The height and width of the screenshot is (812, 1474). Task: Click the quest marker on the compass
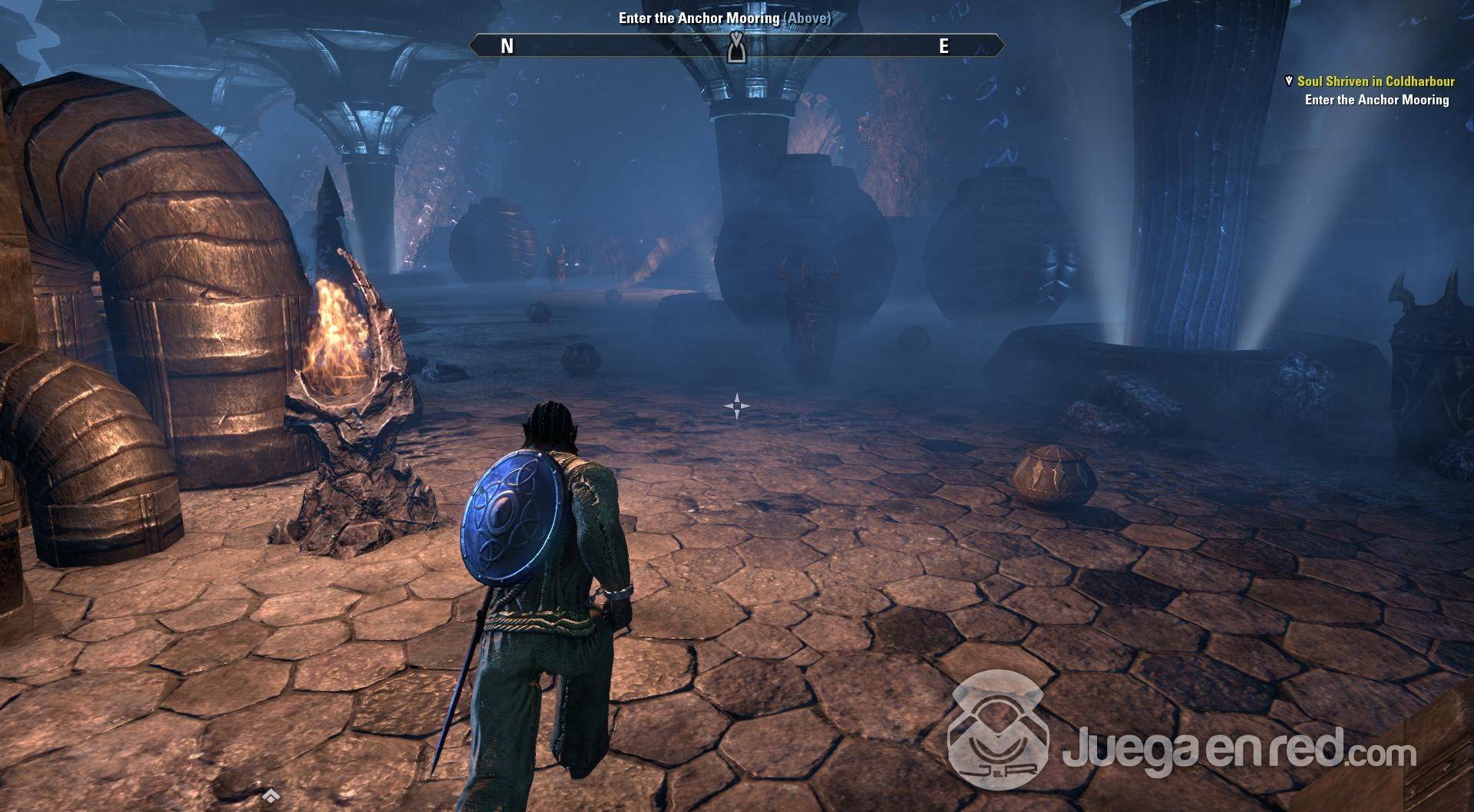click(x=736, y=48)
